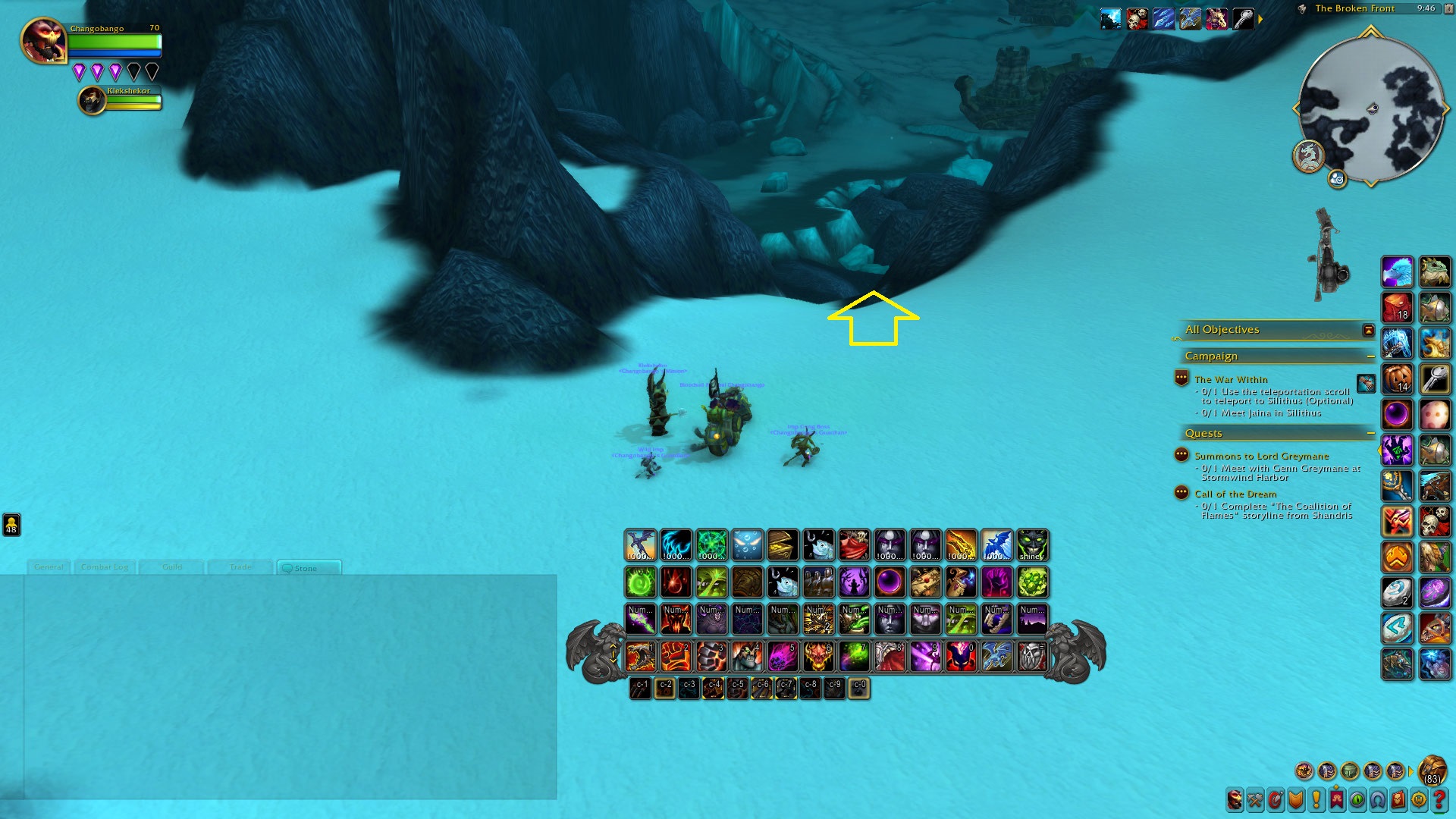
Task: Open the calendar next to the clock
Action: pos(1448,8)
